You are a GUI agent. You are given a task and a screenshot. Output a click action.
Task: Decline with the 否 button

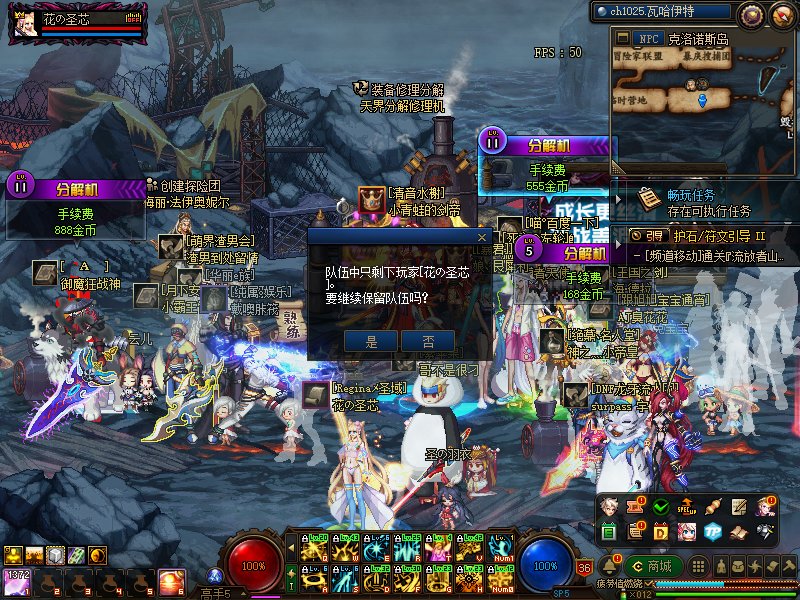pos(427,341)
